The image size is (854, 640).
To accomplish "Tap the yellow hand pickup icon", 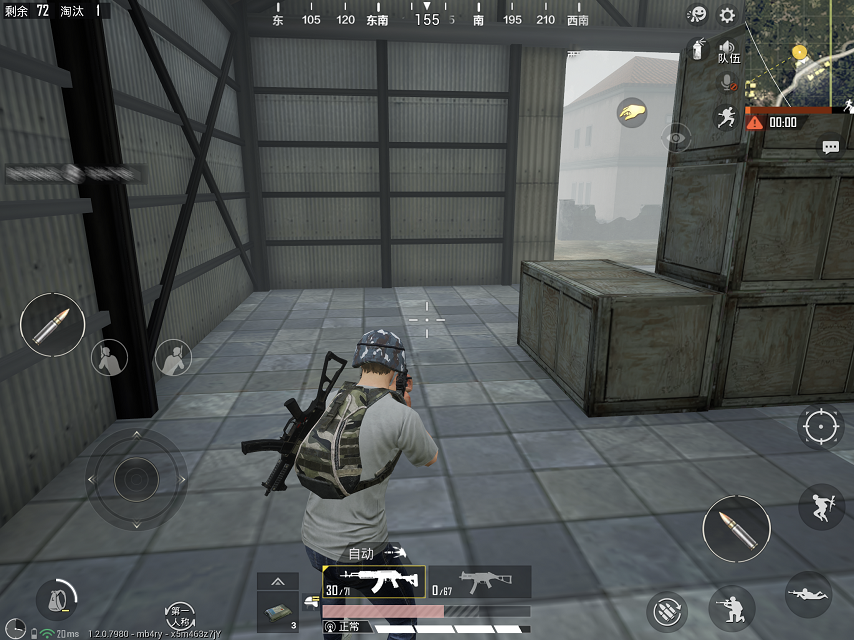I will (632, 112).
